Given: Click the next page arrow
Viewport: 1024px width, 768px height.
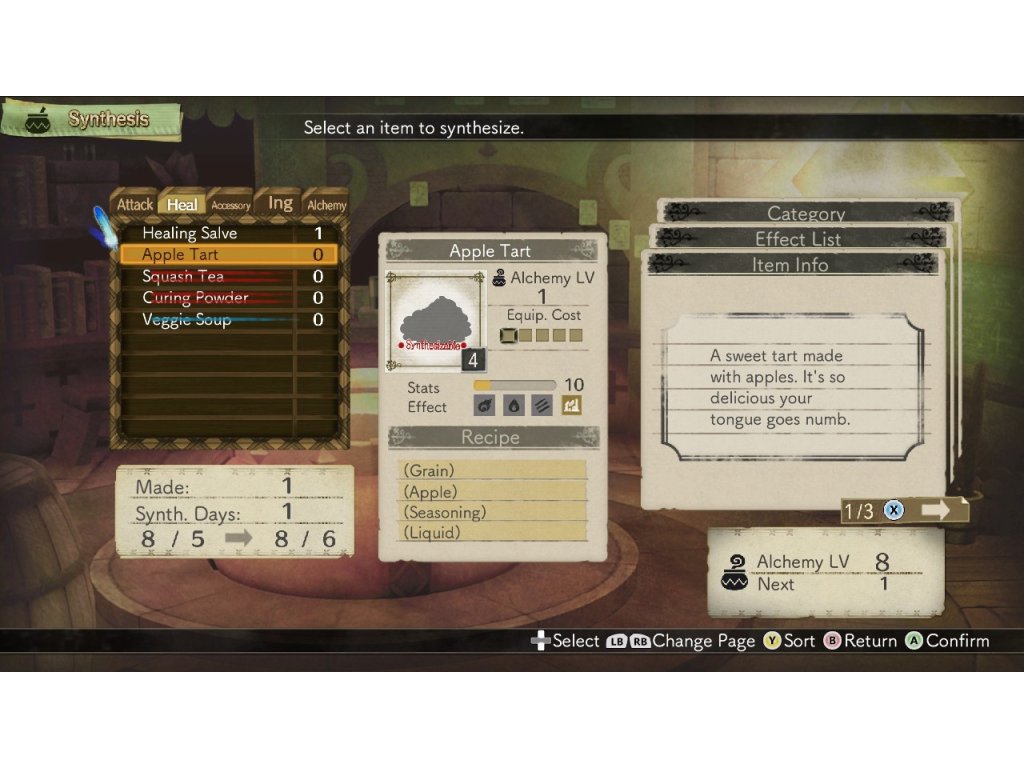Looking at the screenshot, I should tap(937, 510).
